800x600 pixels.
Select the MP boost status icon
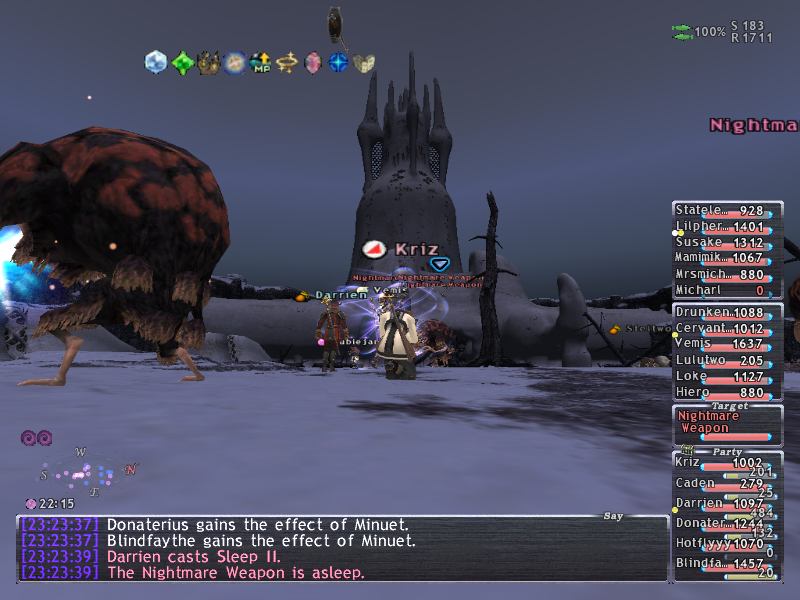[x=260, y=63]
